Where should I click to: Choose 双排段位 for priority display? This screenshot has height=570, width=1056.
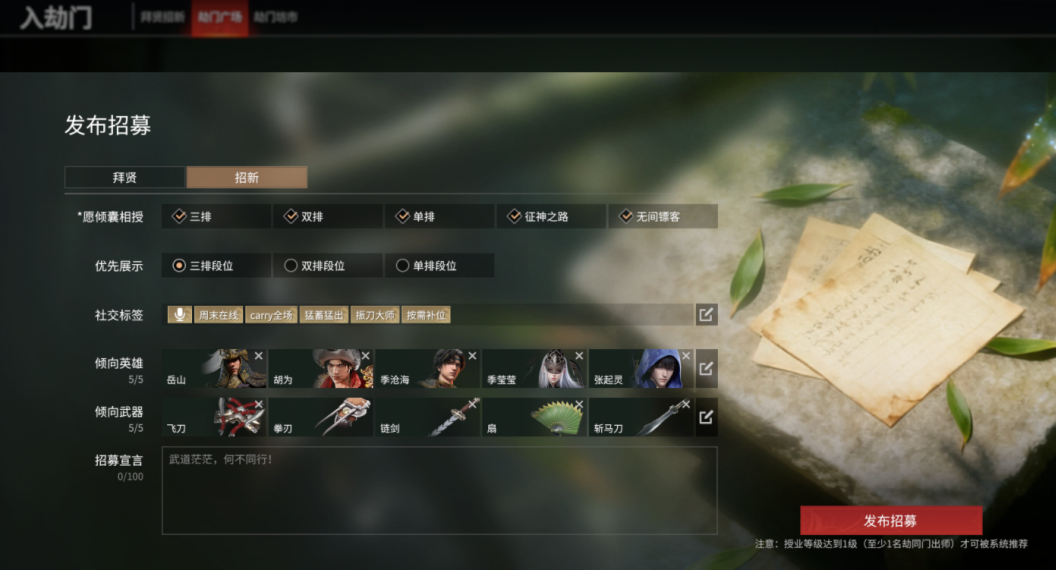click(x=292, y=266)
